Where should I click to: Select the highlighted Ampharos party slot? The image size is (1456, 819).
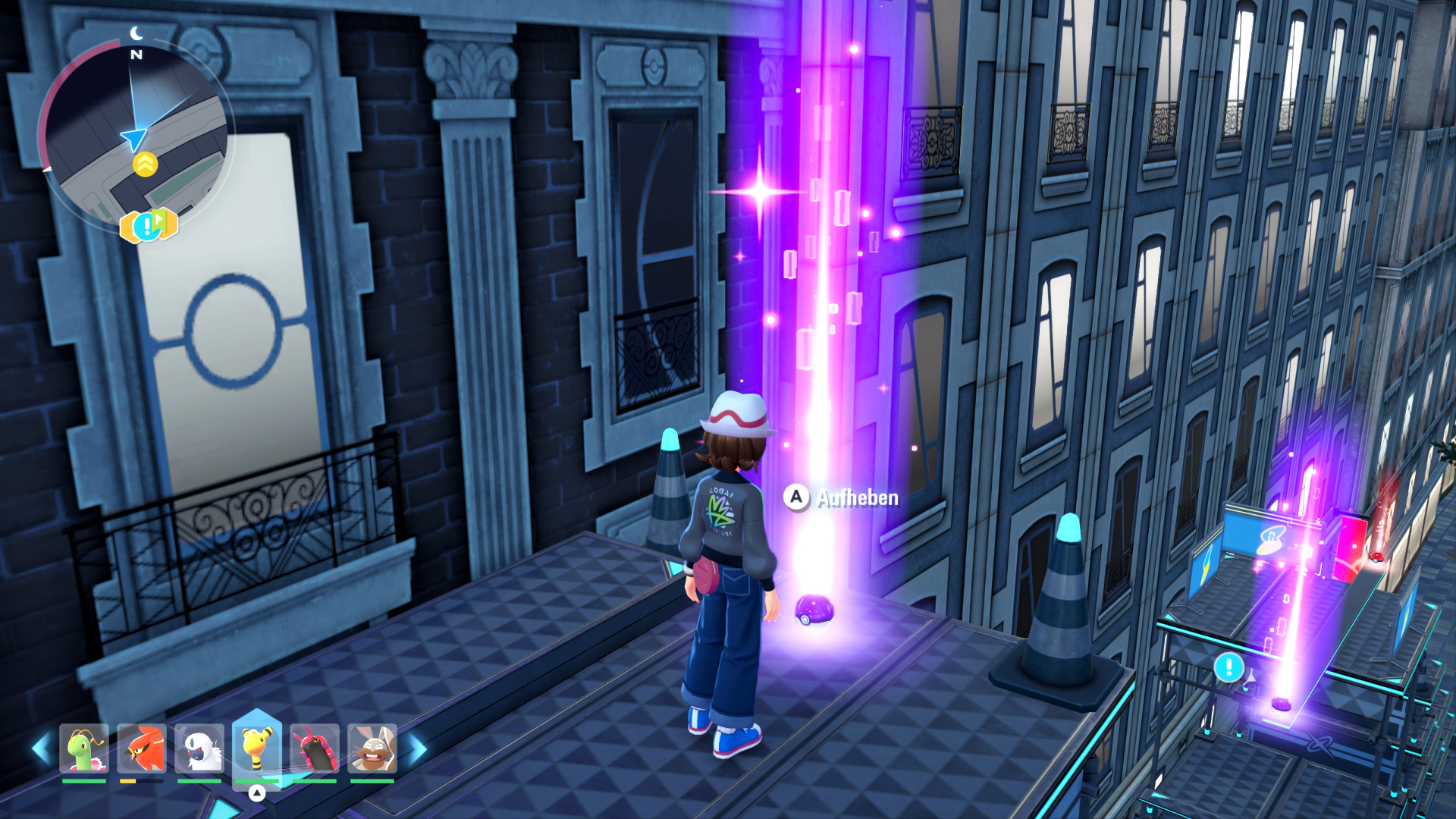tap(257, 748)
